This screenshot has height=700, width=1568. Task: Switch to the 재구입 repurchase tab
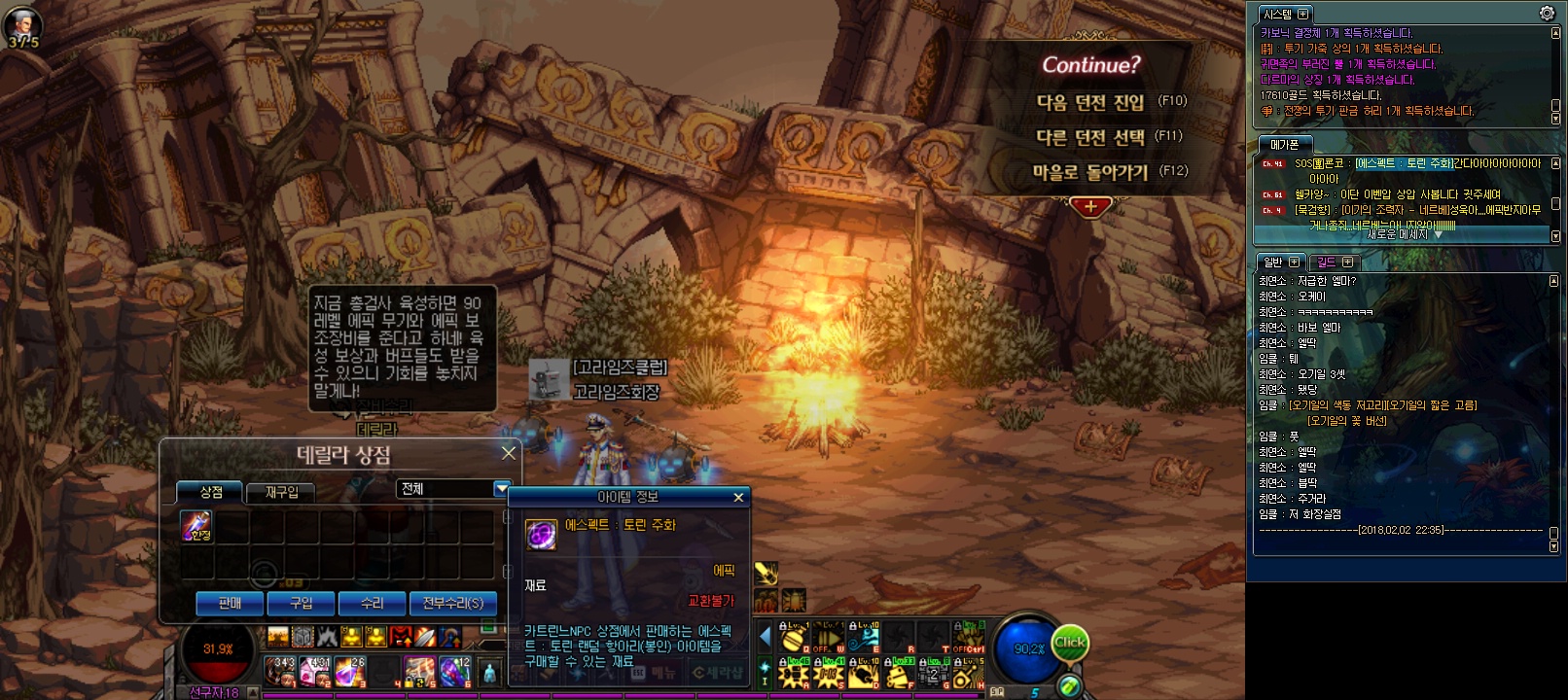pos(282,492)
